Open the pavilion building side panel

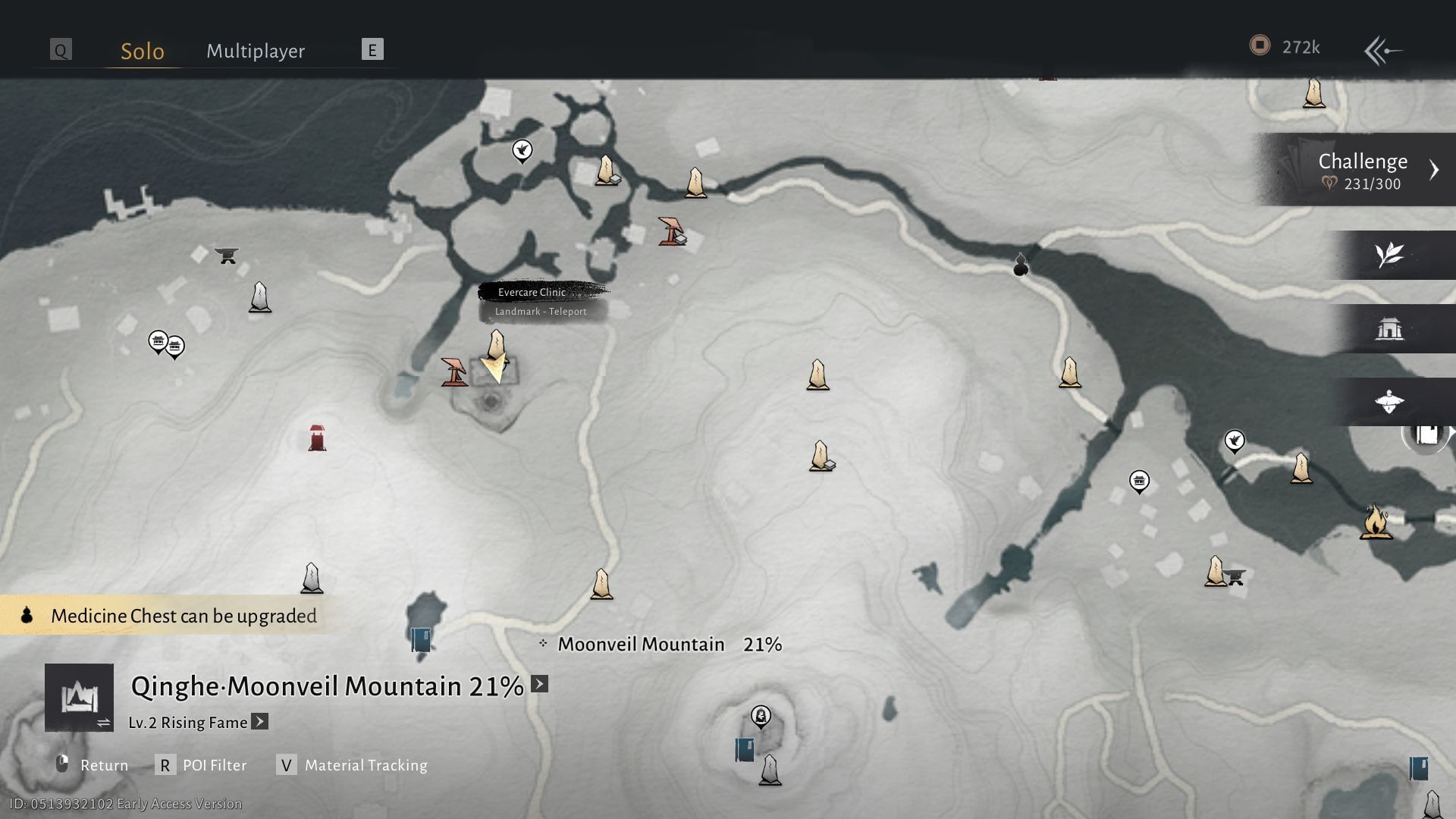pyautogui.click(x=1389, y=328)
